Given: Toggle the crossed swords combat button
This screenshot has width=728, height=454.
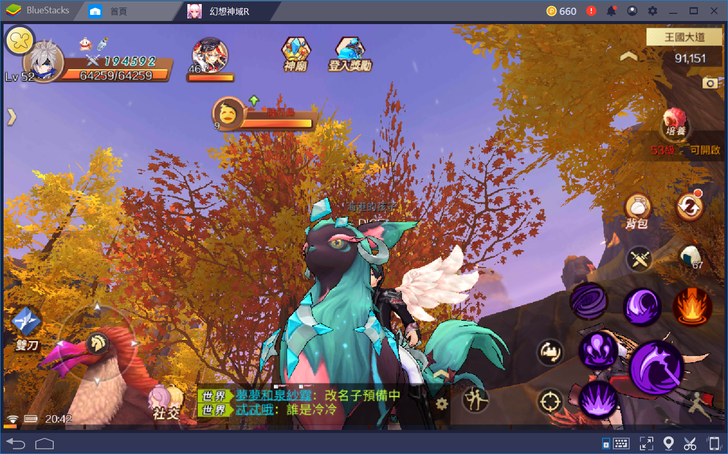Looking at the screenshot, I should click(x=639, y=259).
